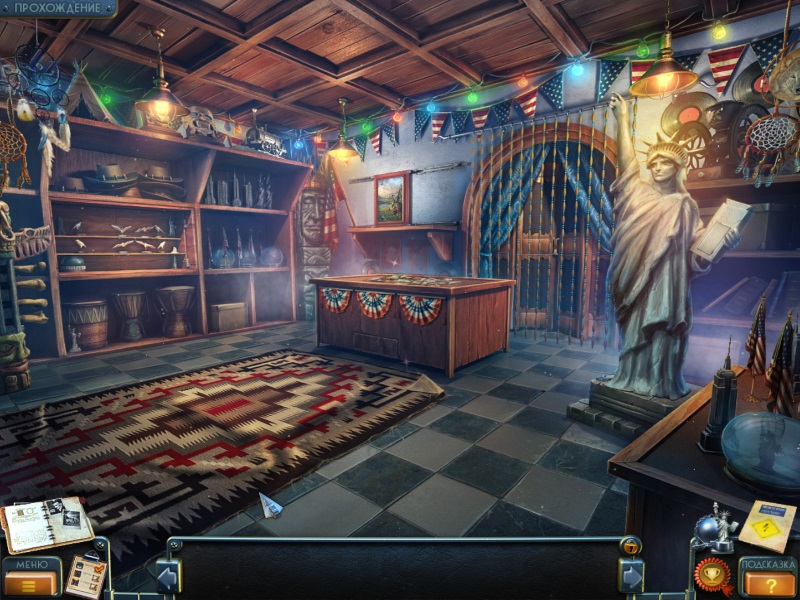
Task: Open the yellow guide book with warning sign
Action: pos(768,526)
